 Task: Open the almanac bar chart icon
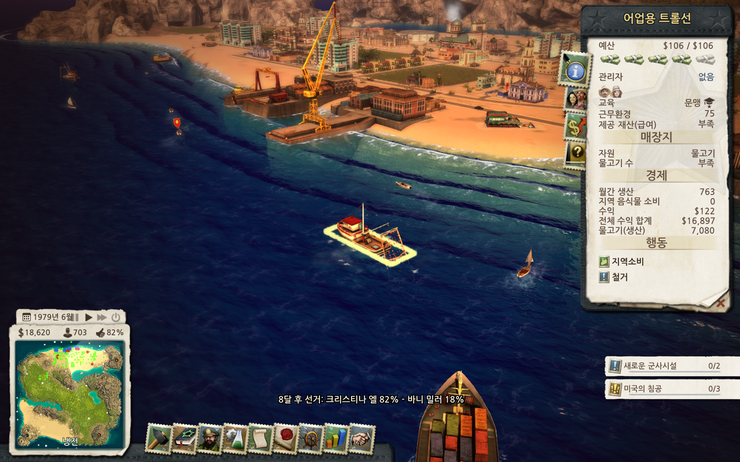[336, 437]
